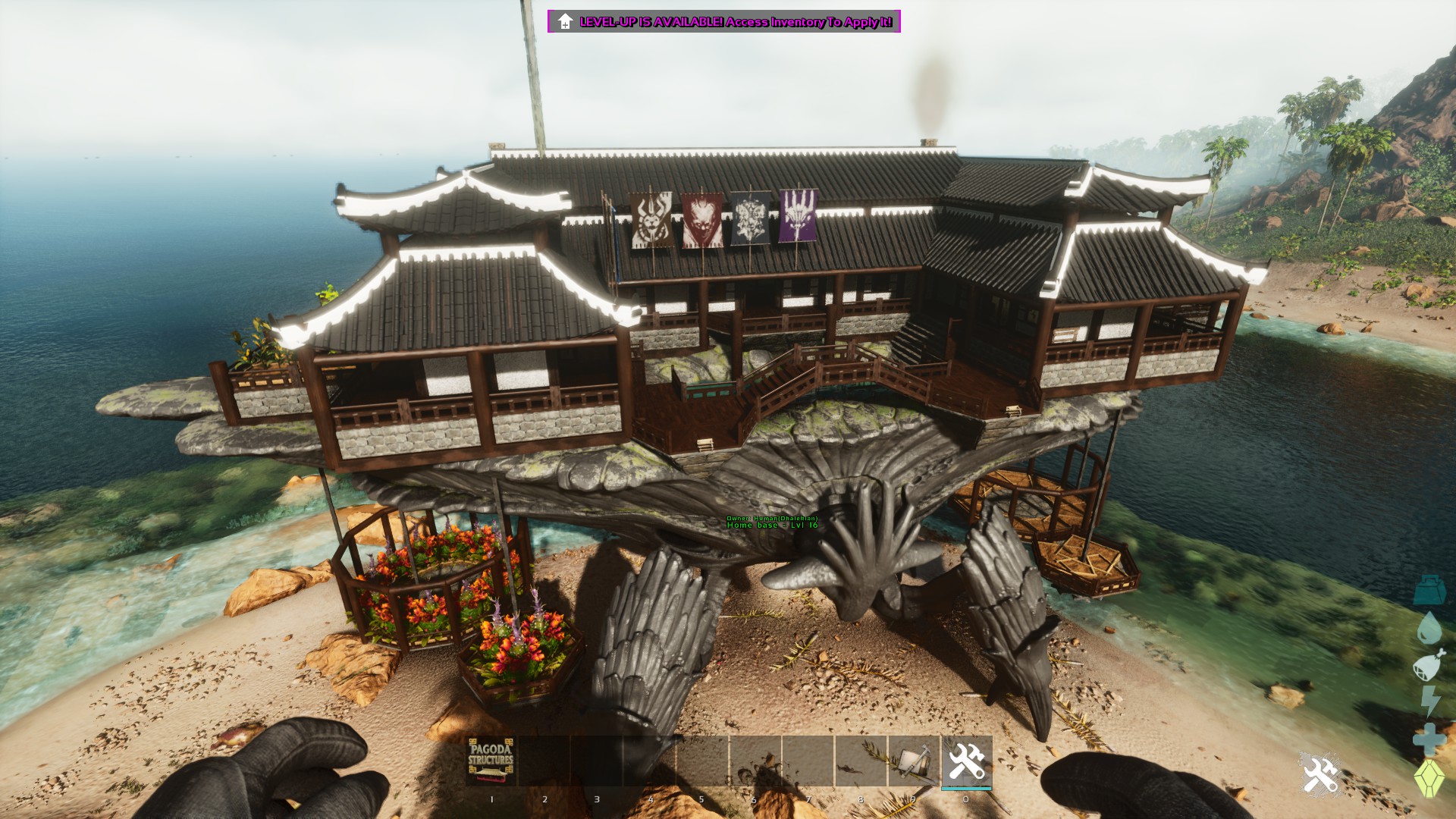Select empty hotbar slot 5
Image resolution: width=1456 pixels, height=819 pixels.
[702, 758]
